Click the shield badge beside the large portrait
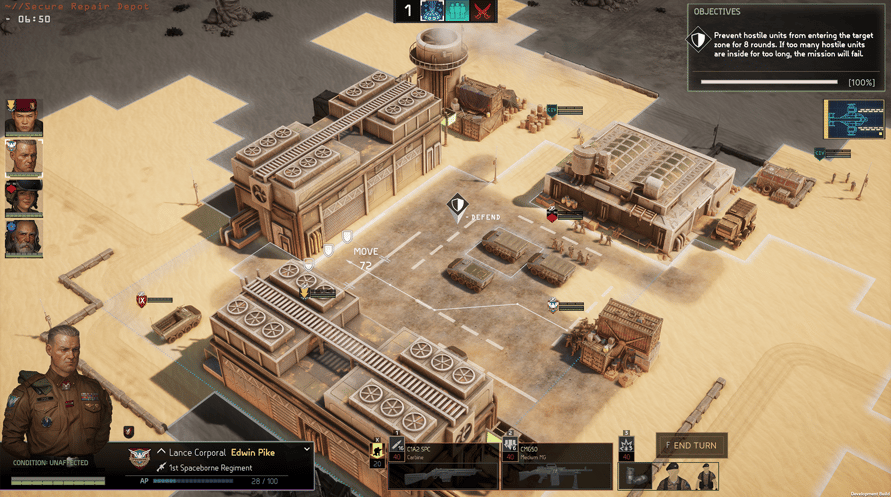 coord(128,432)
